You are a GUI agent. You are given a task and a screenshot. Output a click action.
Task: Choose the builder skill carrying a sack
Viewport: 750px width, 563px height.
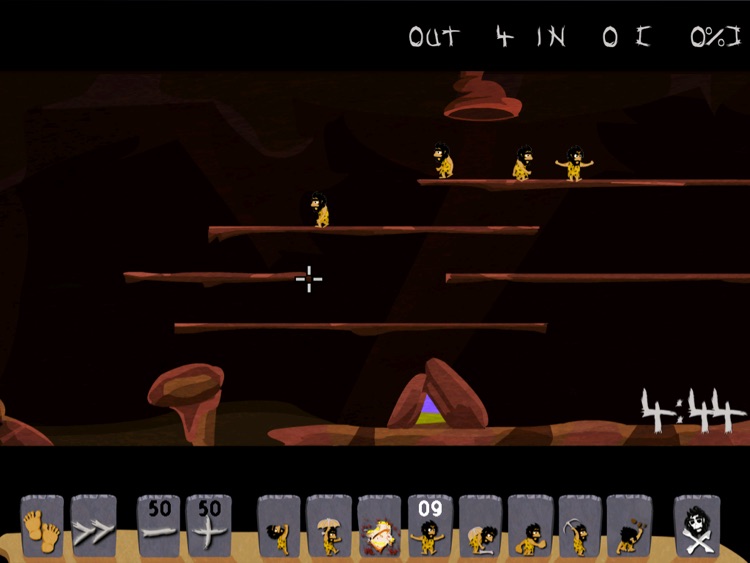click(480, 525)
